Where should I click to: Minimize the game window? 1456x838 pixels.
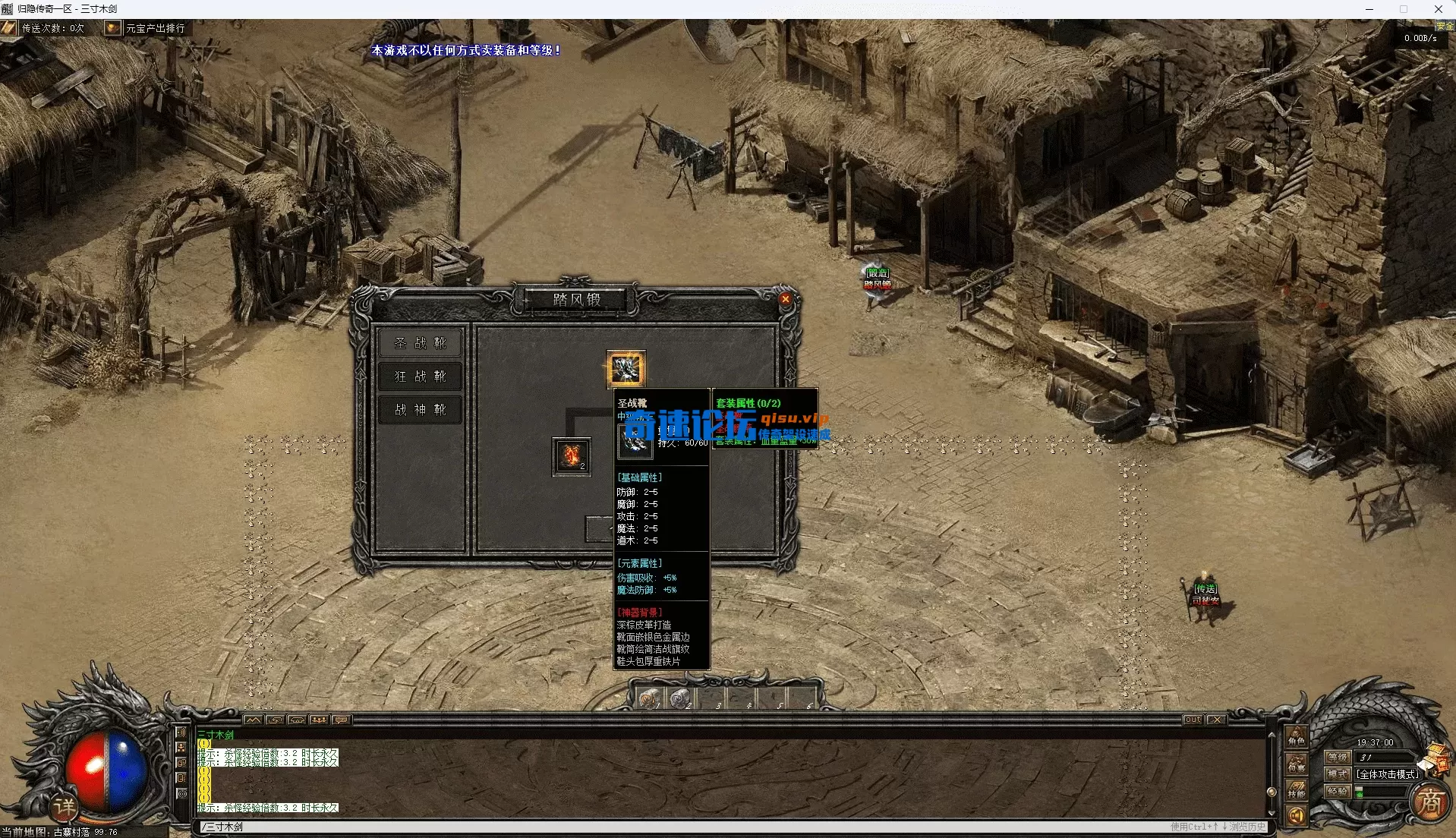point(1369,9)
